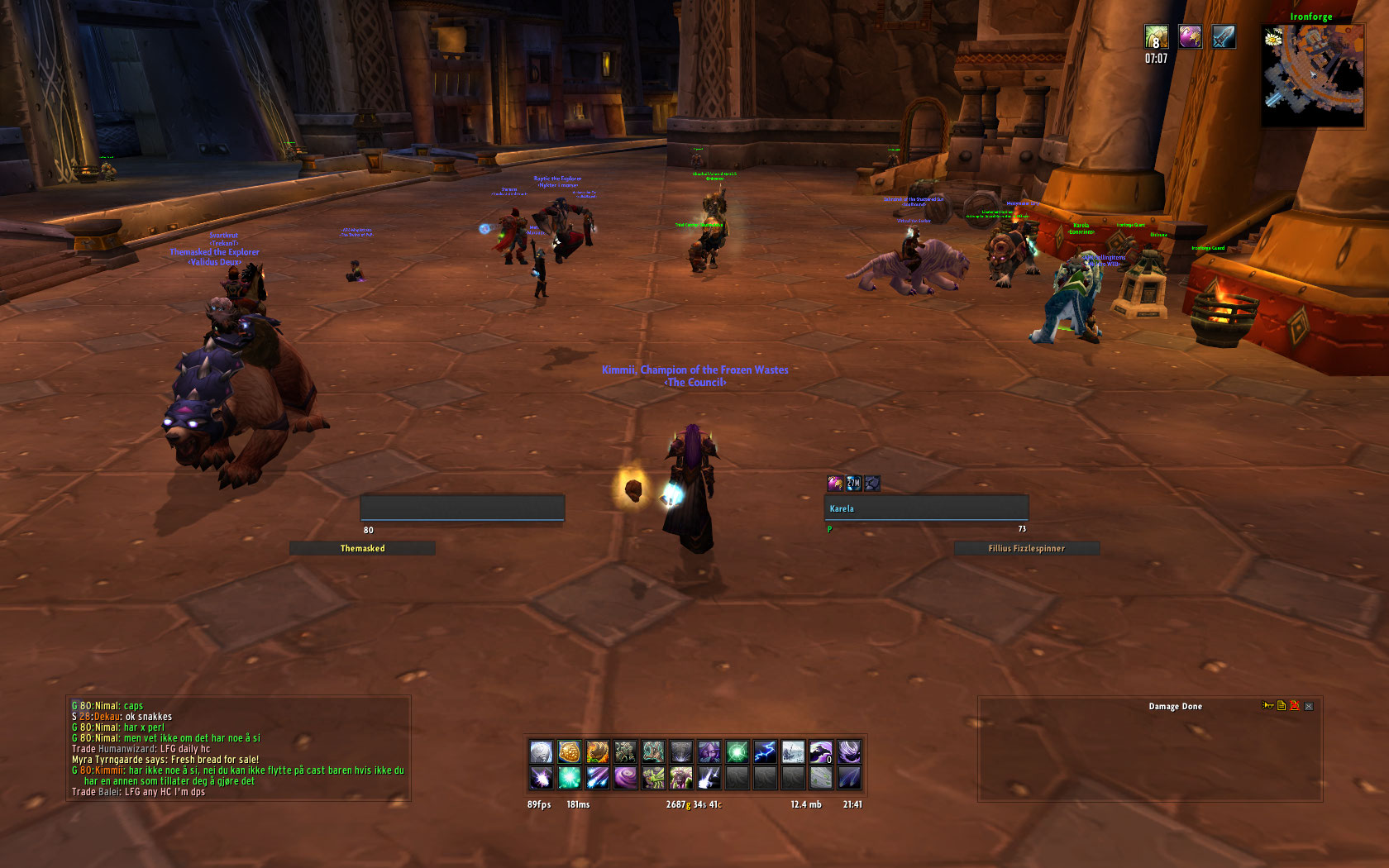The width and height of the screenshot is (1389, 868).
Task: Reset the damage meter data
Action: click(x=1295, y=706)
